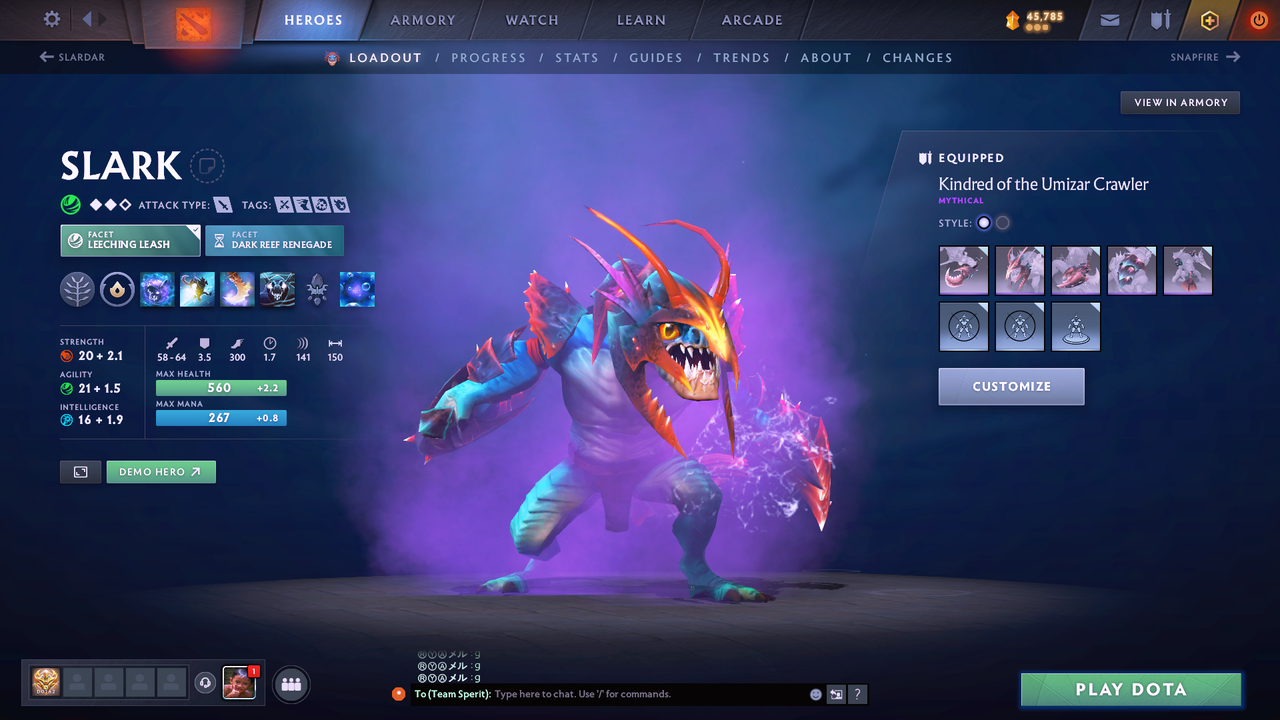
Task: Click the golden Dota Plus hexagon icon
Action: click(1209, 20)
